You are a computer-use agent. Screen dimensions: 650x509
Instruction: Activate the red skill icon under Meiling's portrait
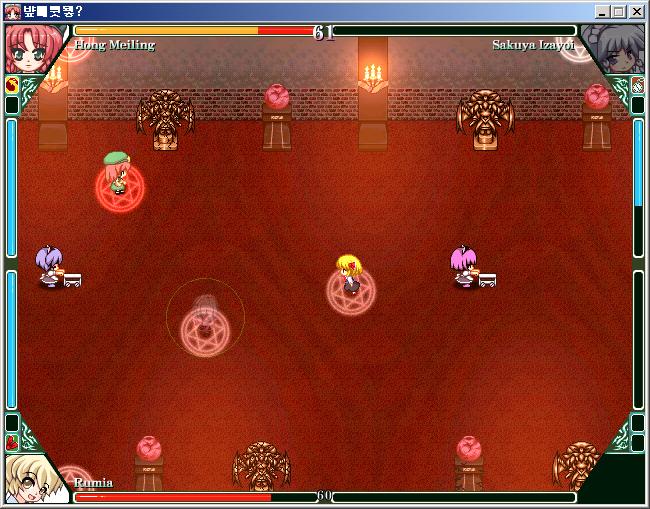coord(12,85)
